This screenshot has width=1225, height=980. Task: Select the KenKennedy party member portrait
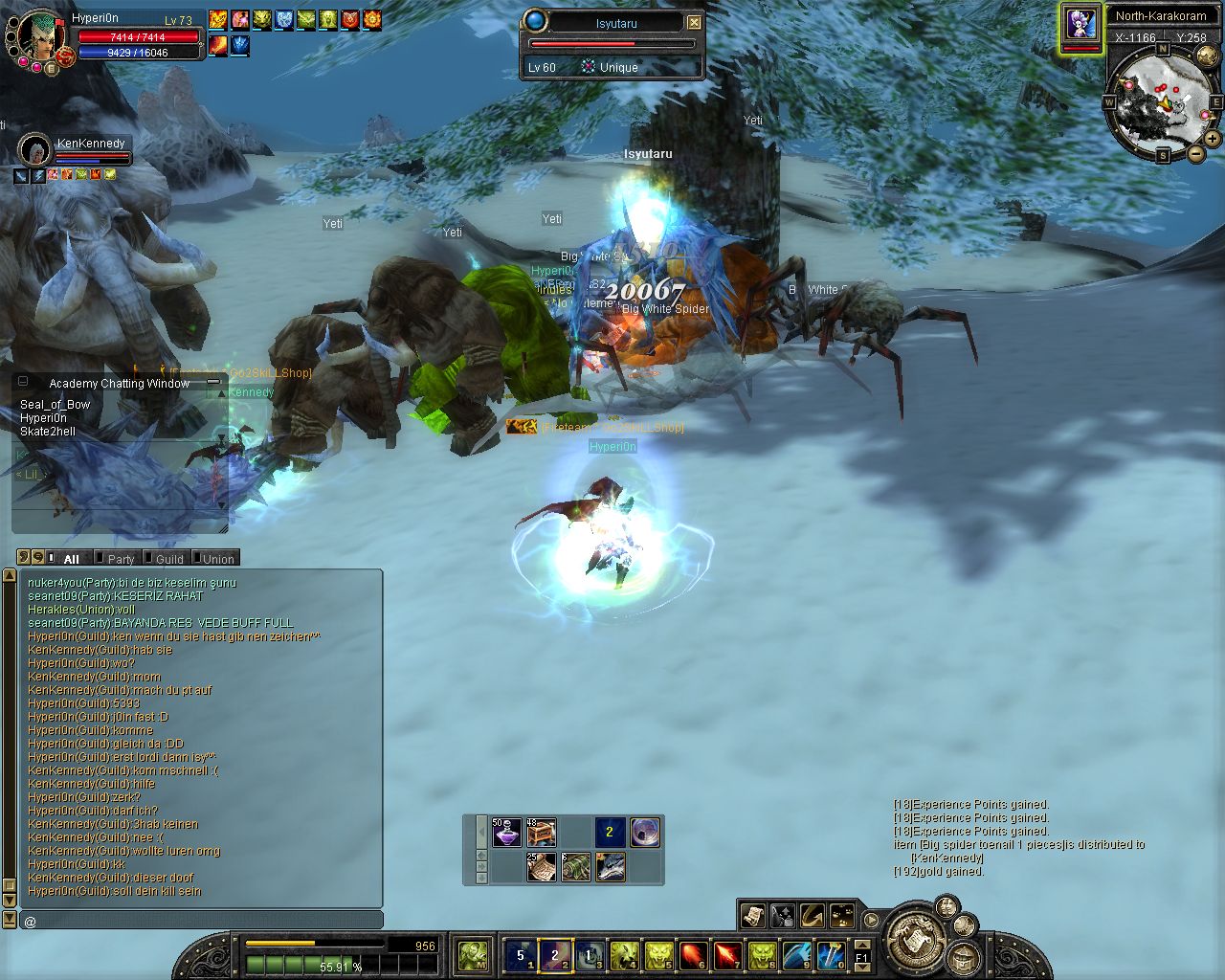[35, 151]
